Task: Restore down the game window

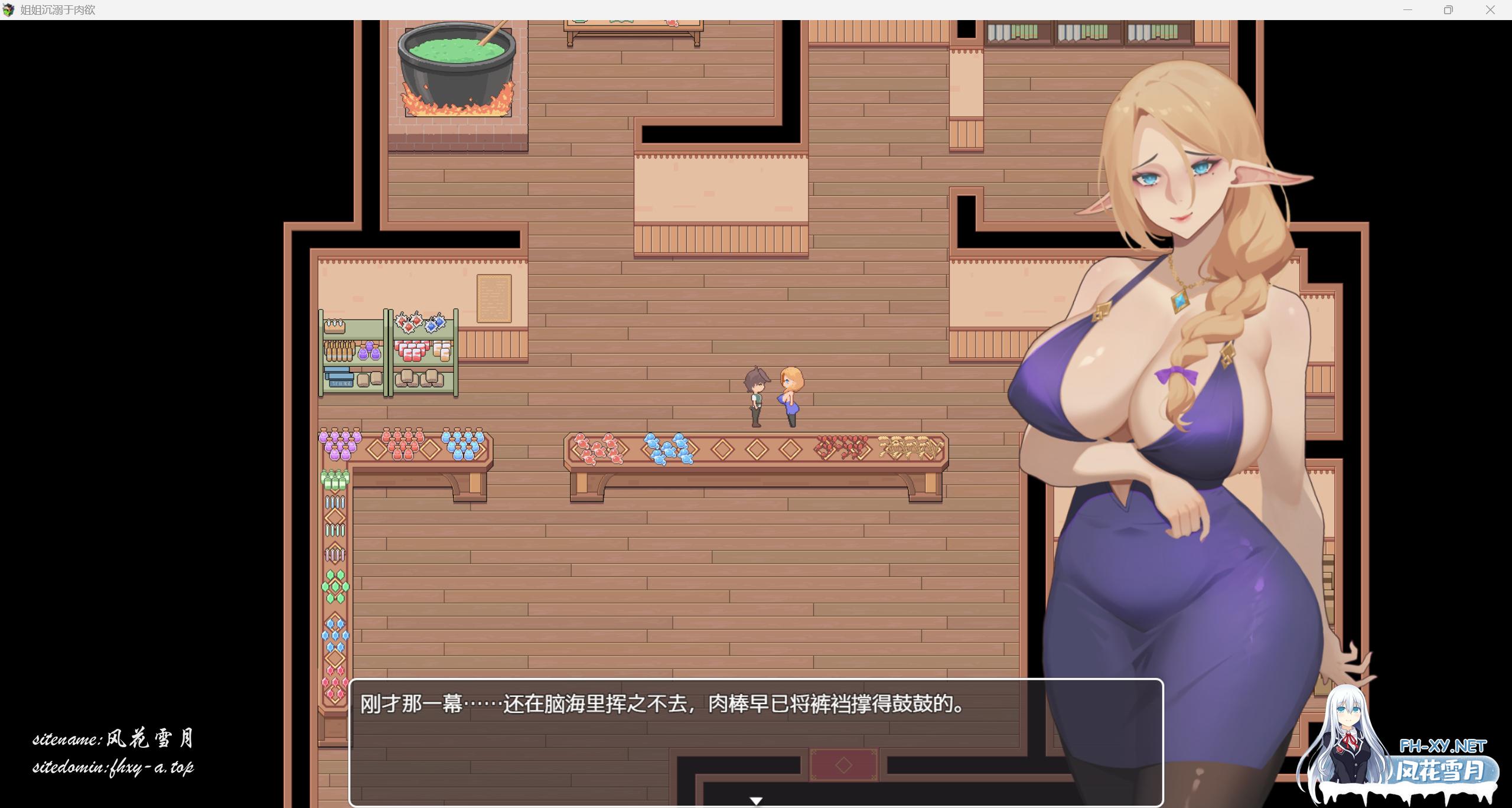Action: [1448, 10]
